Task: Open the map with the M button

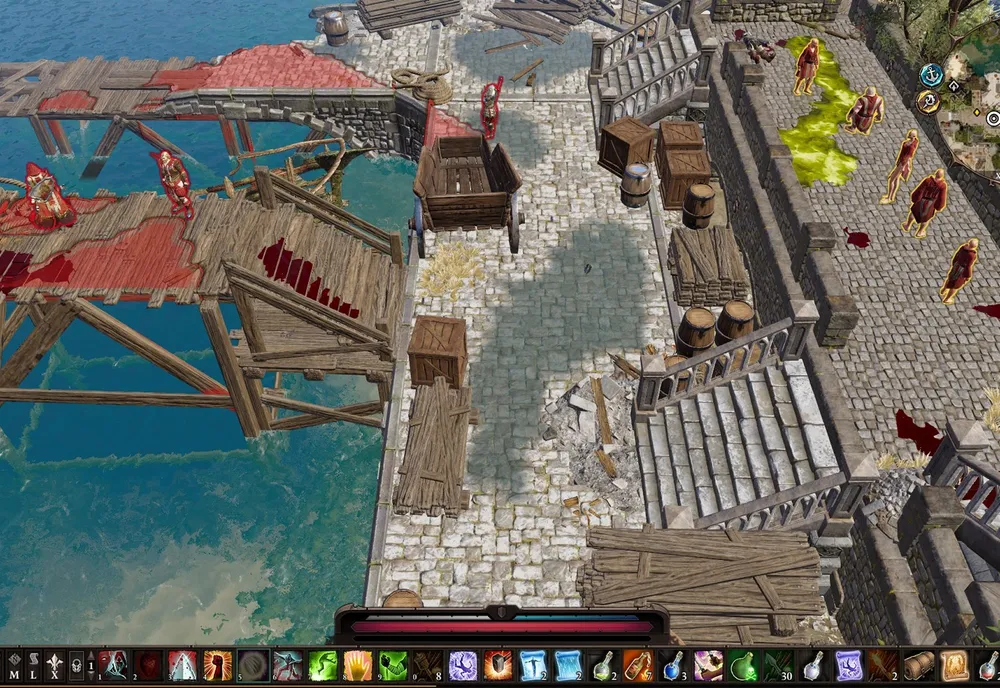Action: coord(14,665)
